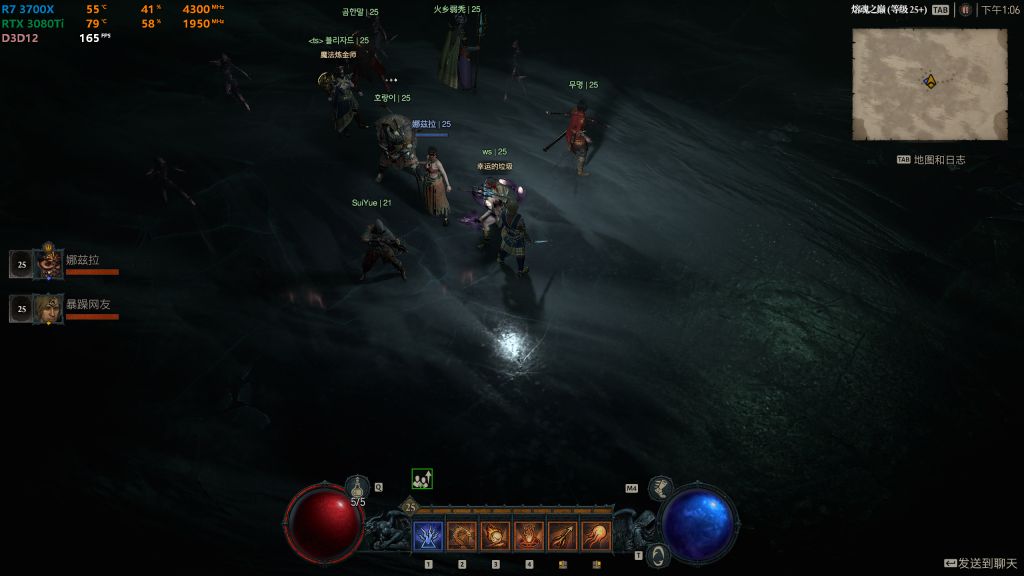The height and width of the screenshot is (576, 1024).
Task: Open the 发送到聊天 chat prompt
Action: pyautogui.click(x=979, y=564)
